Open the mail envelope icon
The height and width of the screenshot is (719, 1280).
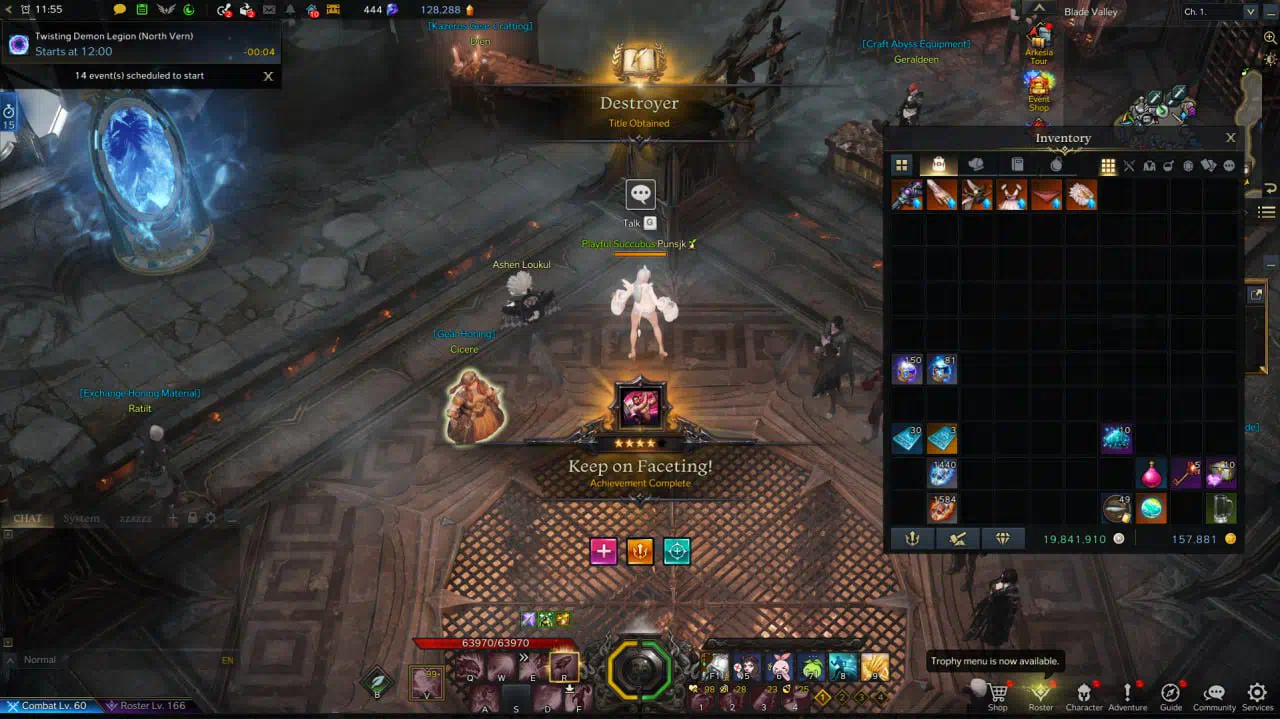[x=268, y=10]
